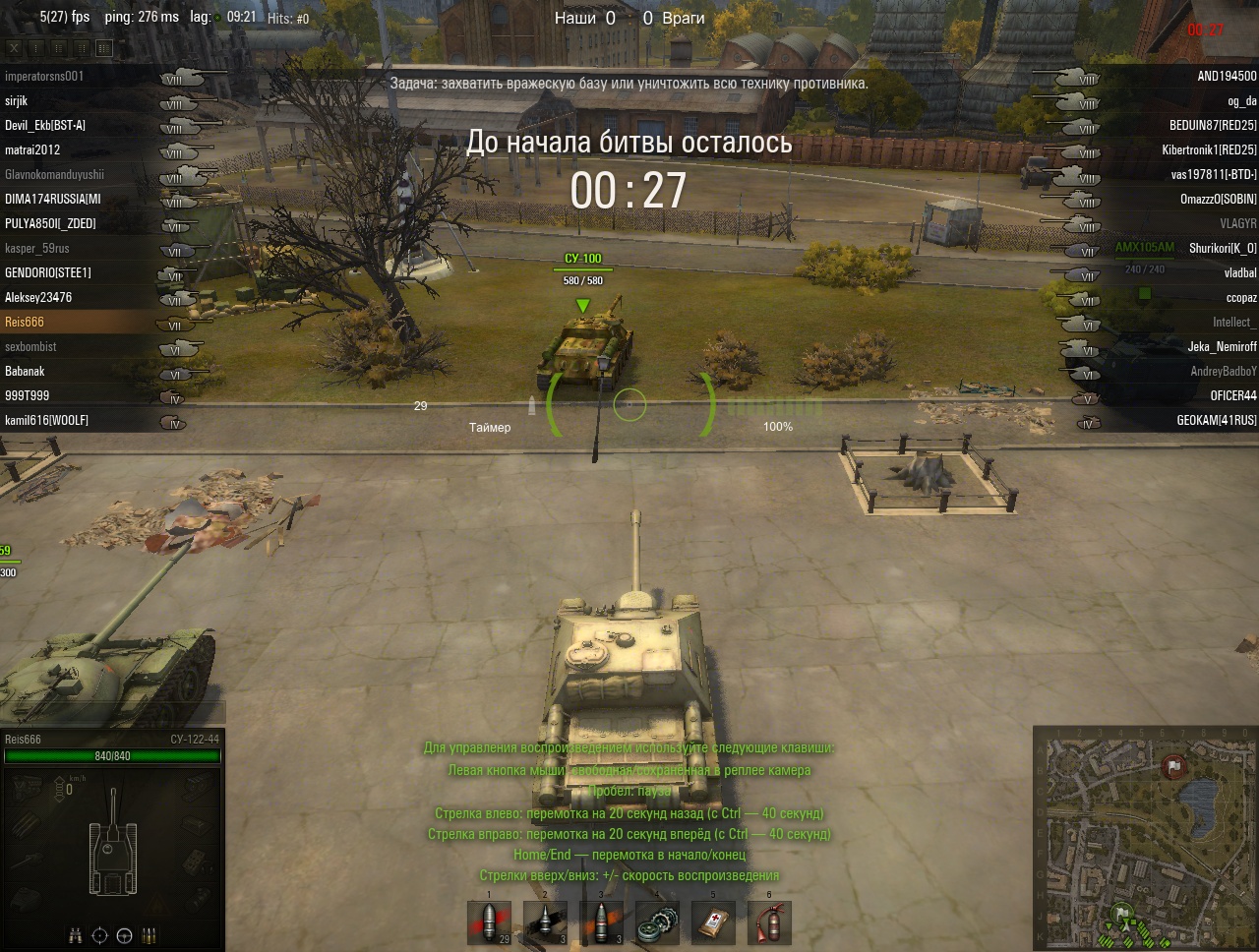Select the armor-piercing shell in slot 1
This screenshot has height=952, width=1259.
(489, 922)
